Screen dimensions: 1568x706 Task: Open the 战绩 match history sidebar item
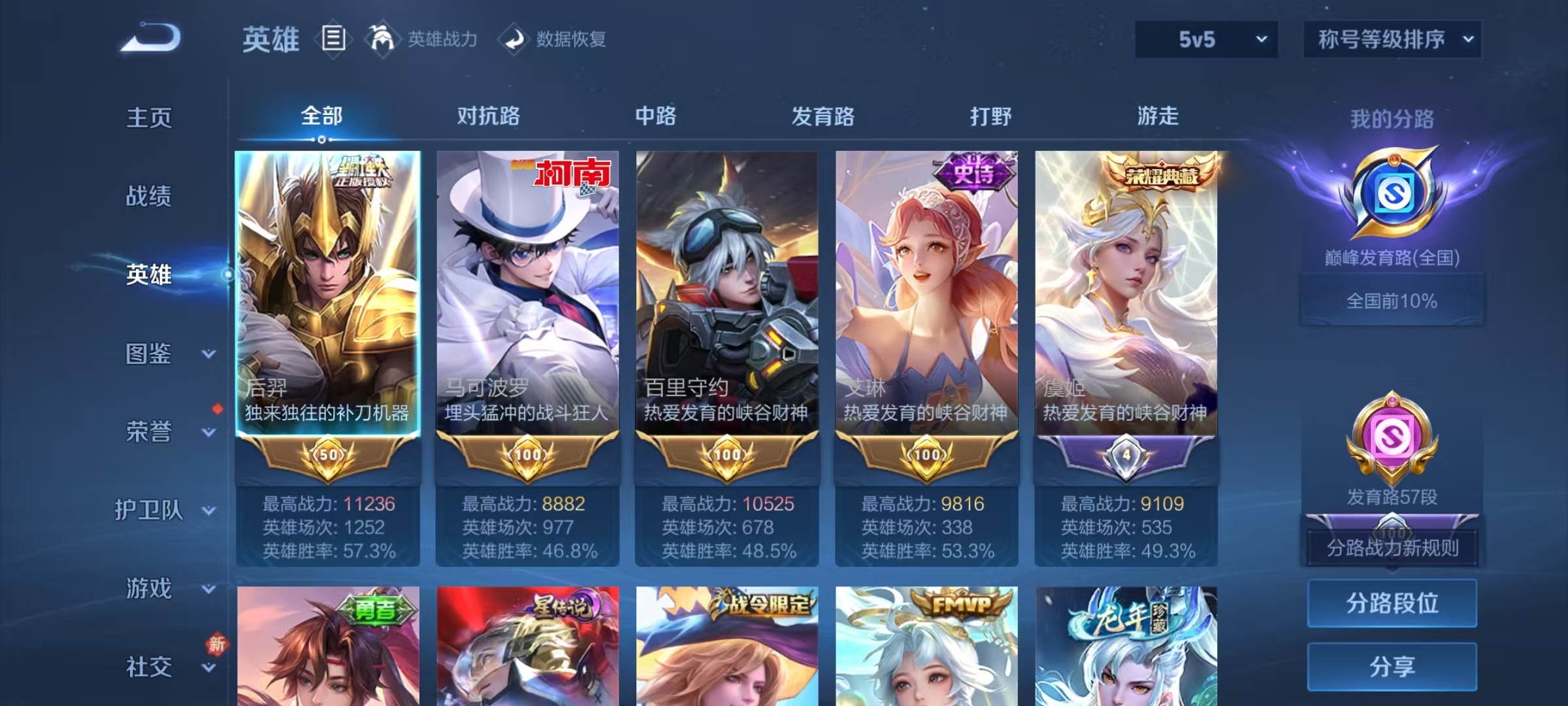pos(147,196)
